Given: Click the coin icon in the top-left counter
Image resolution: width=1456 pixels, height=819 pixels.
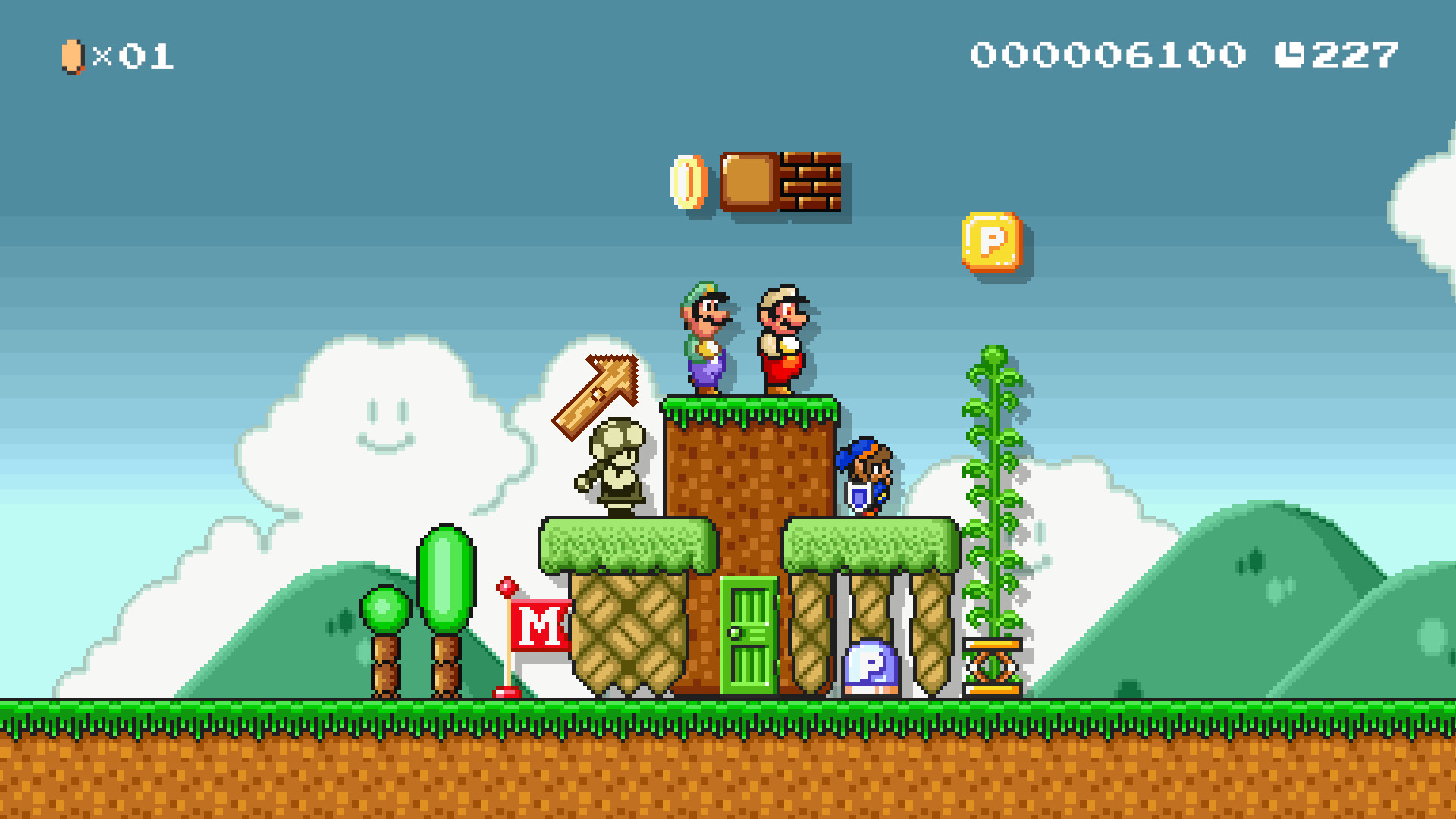Looking at the screenshot, I should click(72, 55).
